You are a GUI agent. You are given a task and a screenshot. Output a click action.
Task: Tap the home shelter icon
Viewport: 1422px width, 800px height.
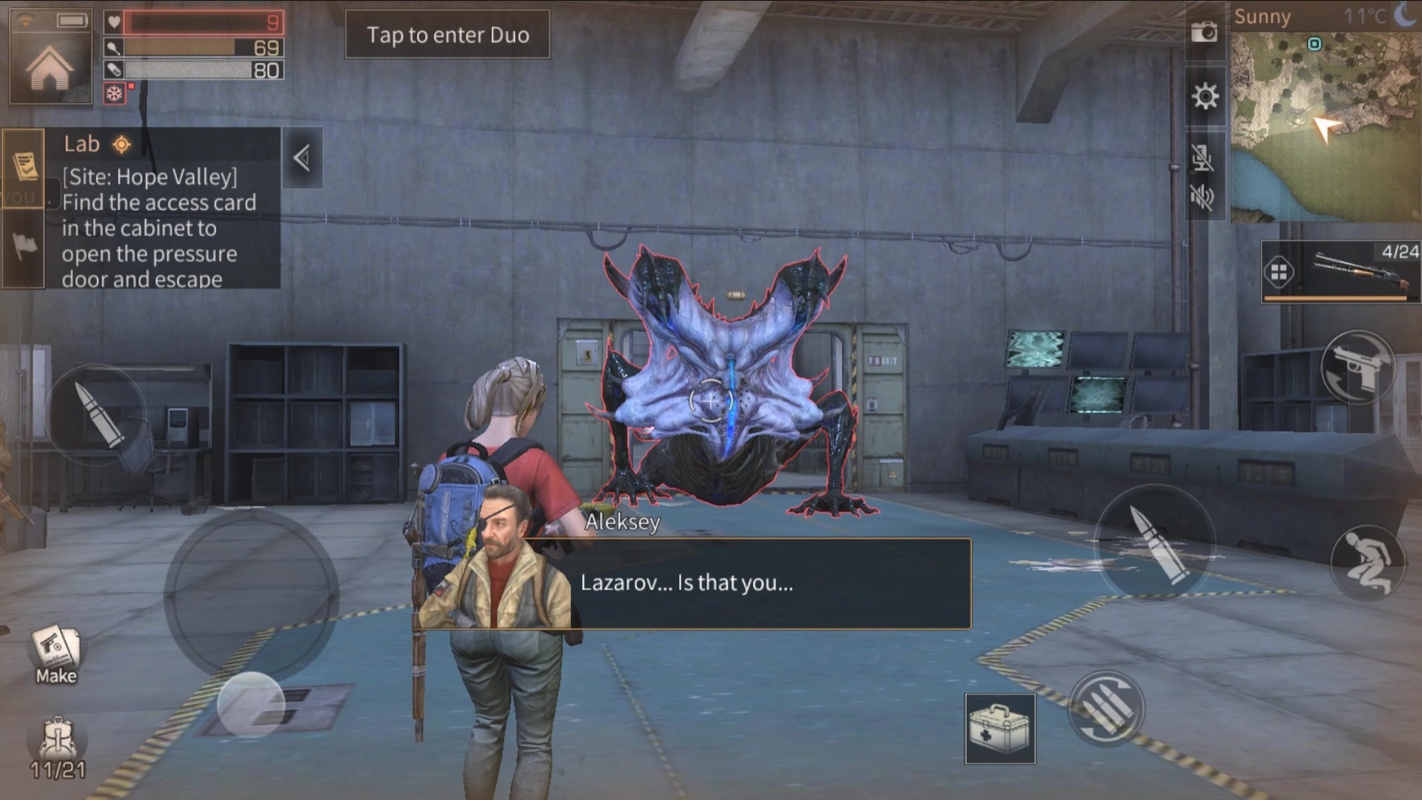point(50,67)
